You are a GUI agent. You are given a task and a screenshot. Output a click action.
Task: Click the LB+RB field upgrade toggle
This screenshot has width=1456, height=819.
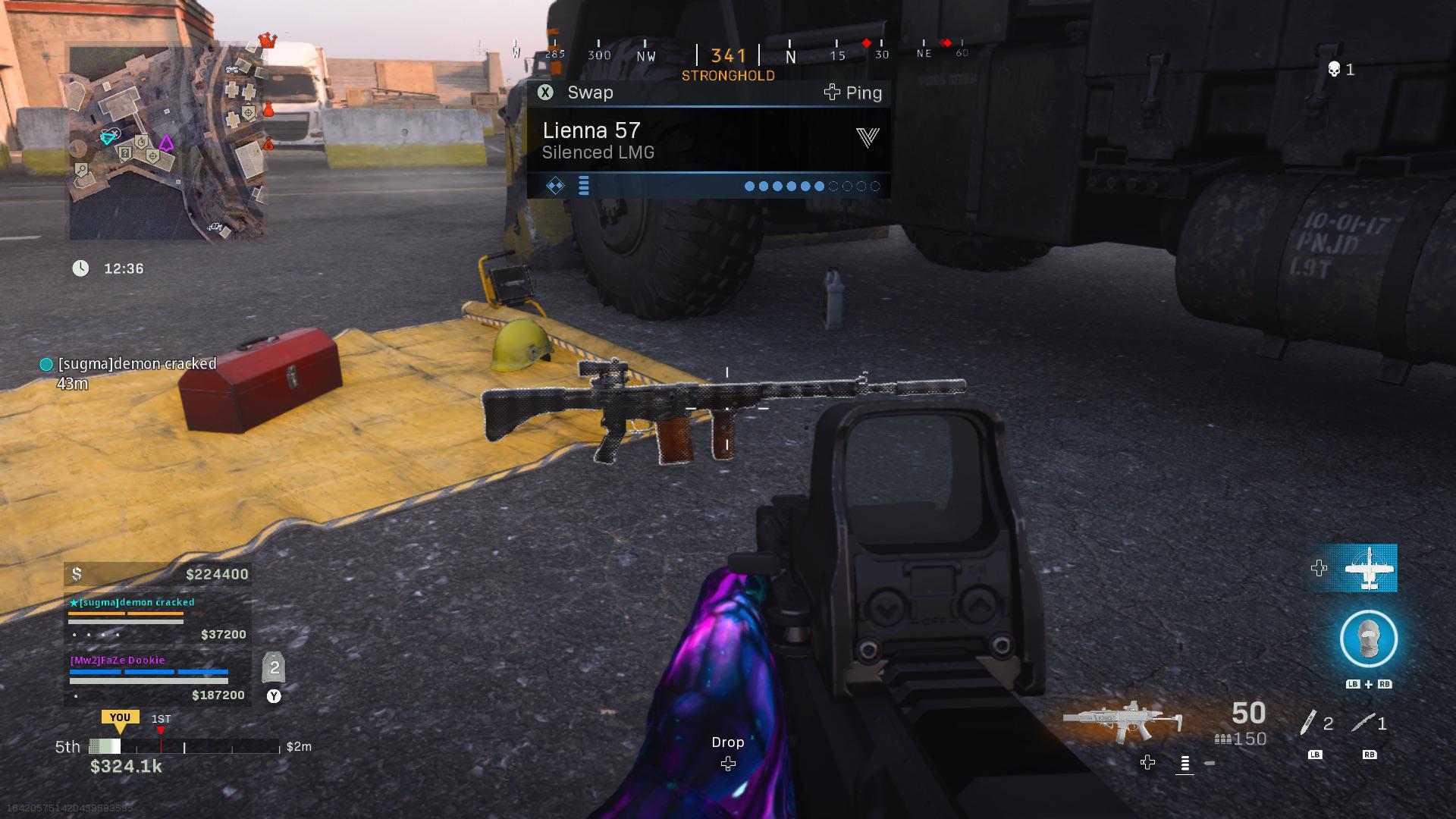tap(1367, 683)
